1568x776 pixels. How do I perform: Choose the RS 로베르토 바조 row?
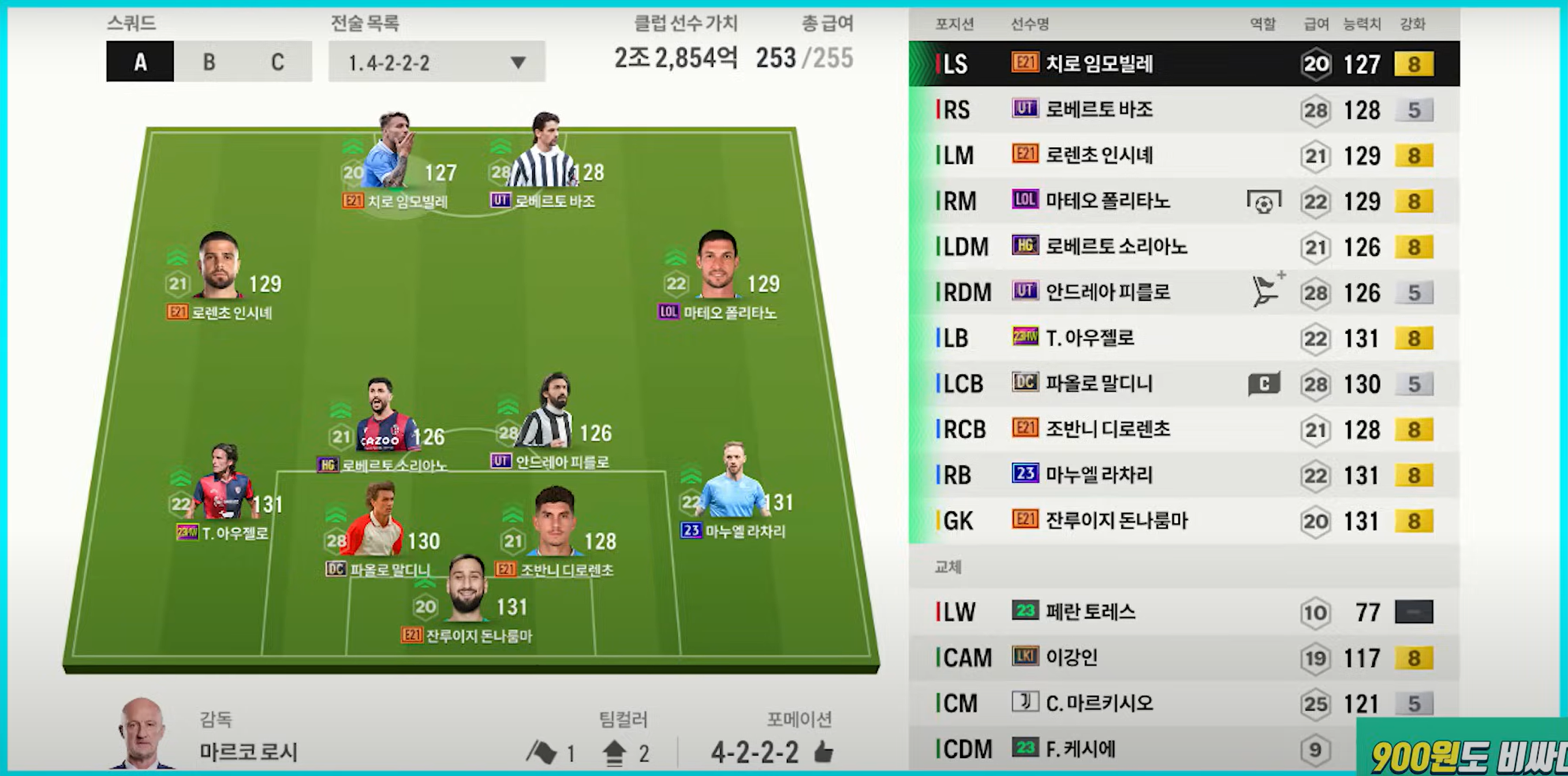point(1184,110)
